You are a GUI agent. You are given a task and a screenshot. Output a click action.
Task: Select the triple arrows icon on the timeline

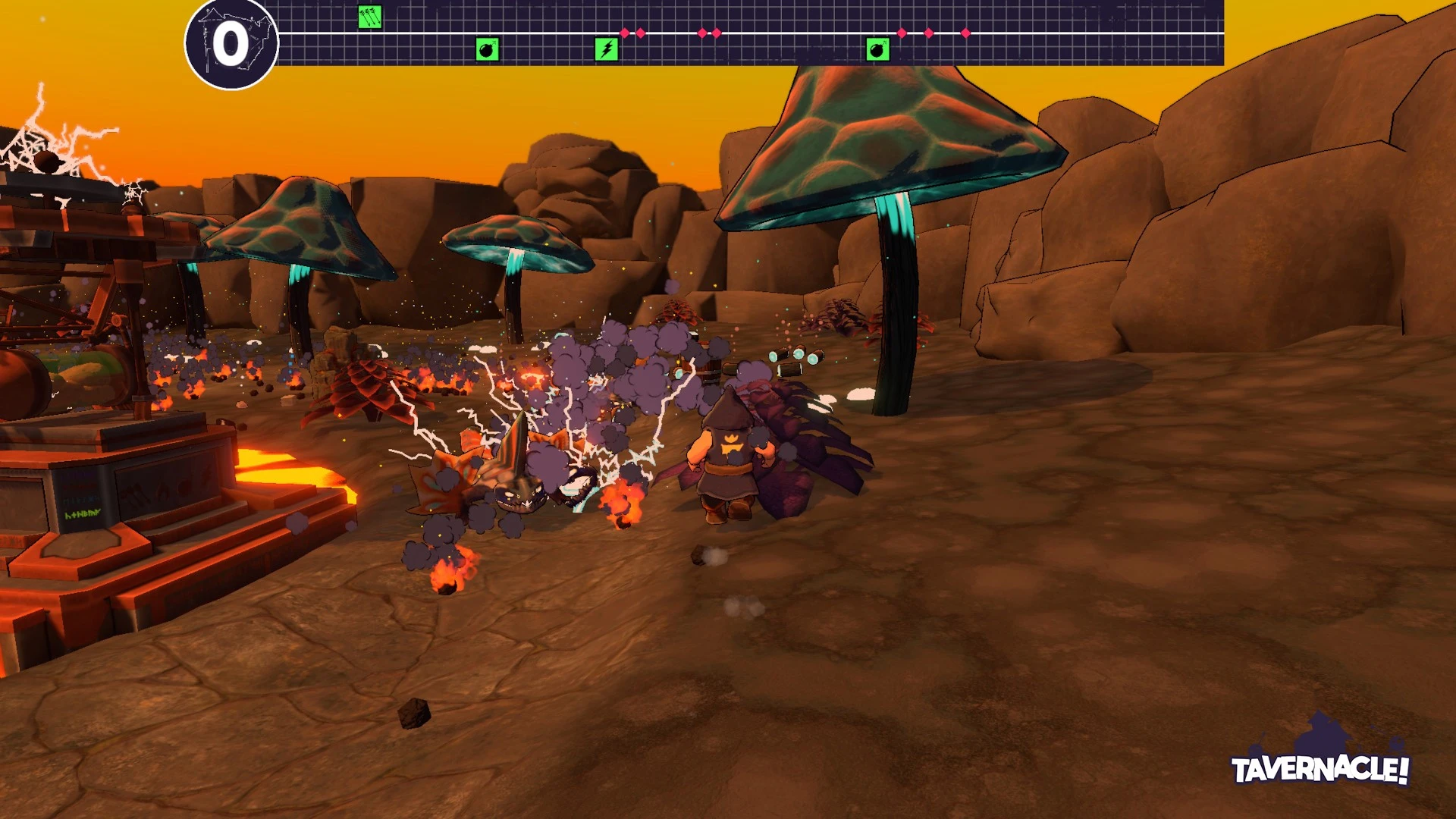point(370,17)
